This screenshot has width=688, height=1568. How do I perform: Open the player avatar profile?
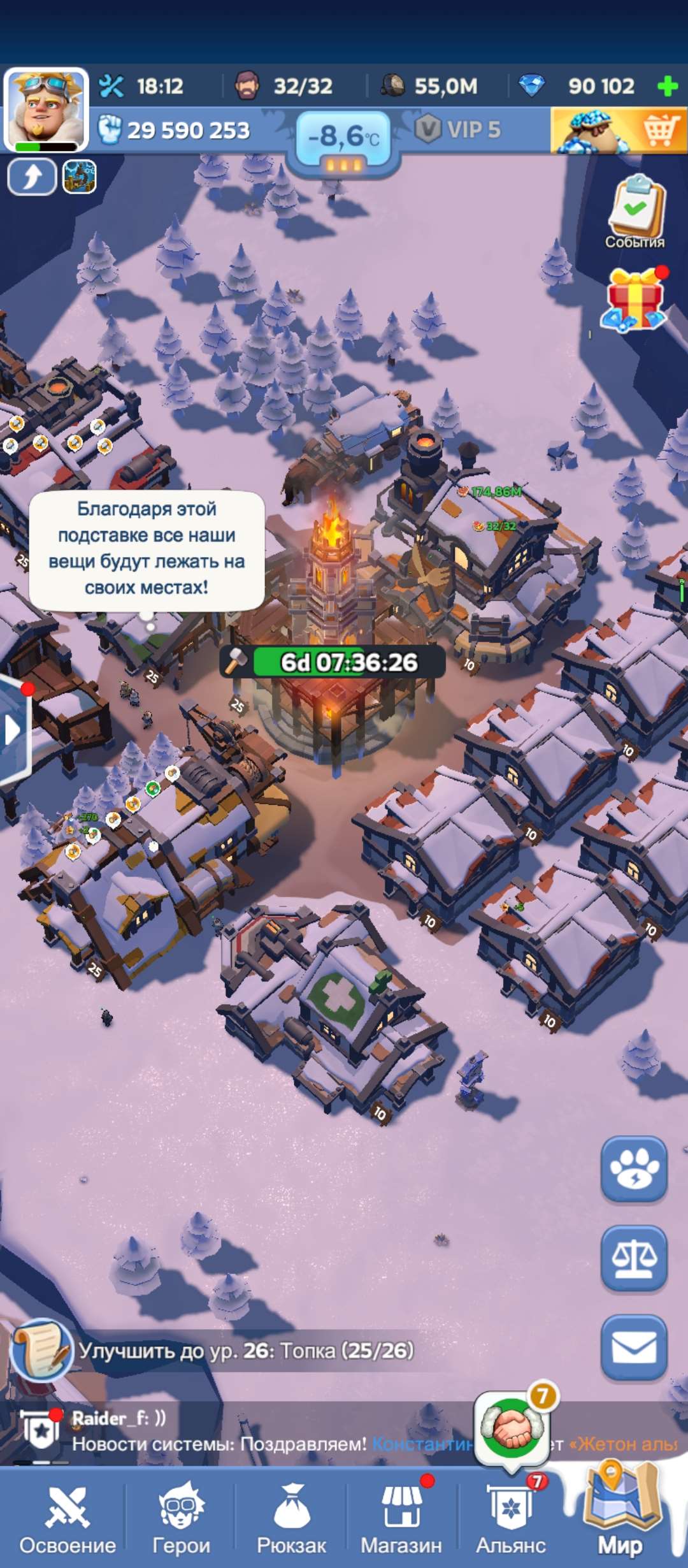[x=45, y=110]
